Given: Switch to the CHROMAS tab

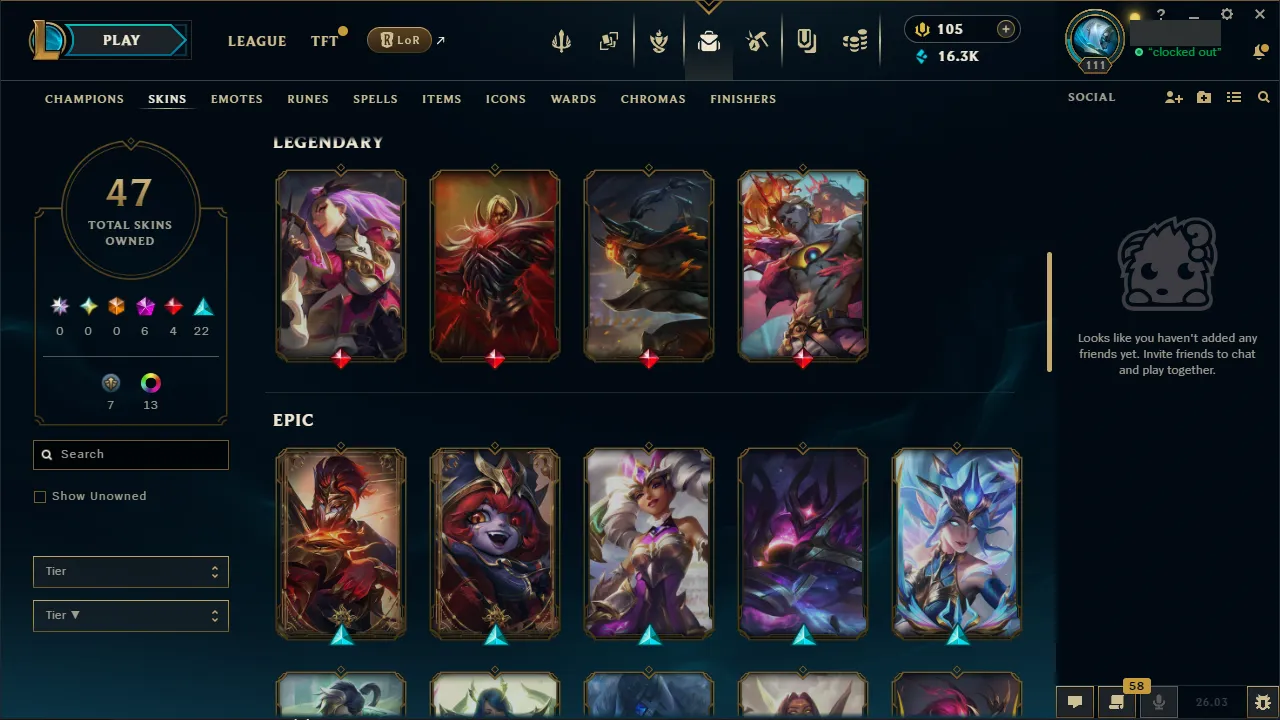Looking at the screenshot, I should (x=653, y=99).
